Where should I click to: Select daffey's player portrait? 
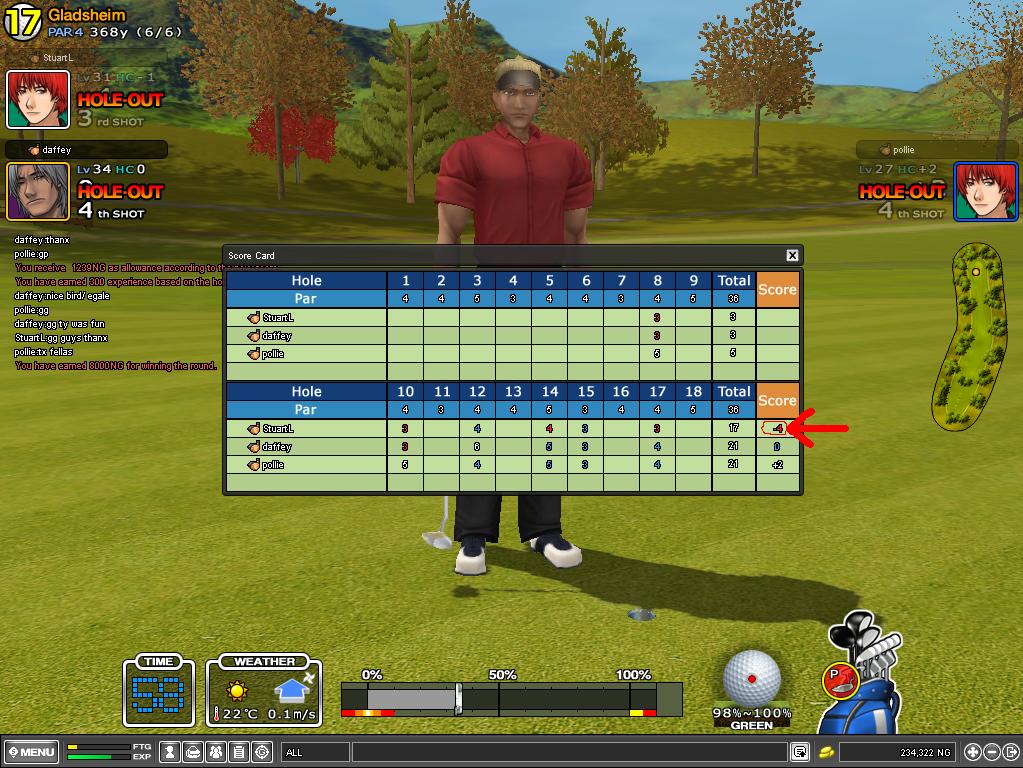[x=38, y=190]
